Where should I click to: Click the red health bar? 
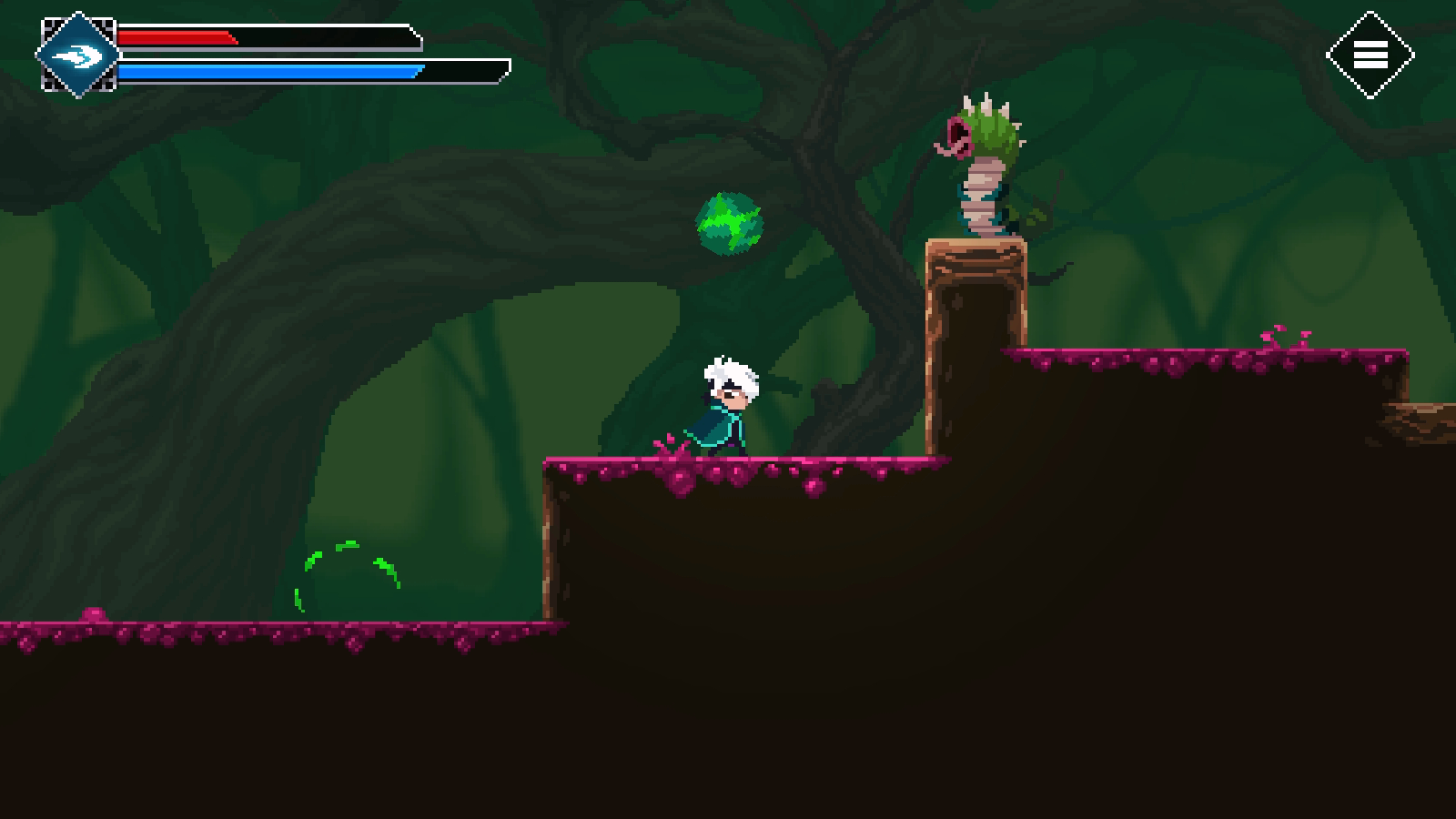177,38
